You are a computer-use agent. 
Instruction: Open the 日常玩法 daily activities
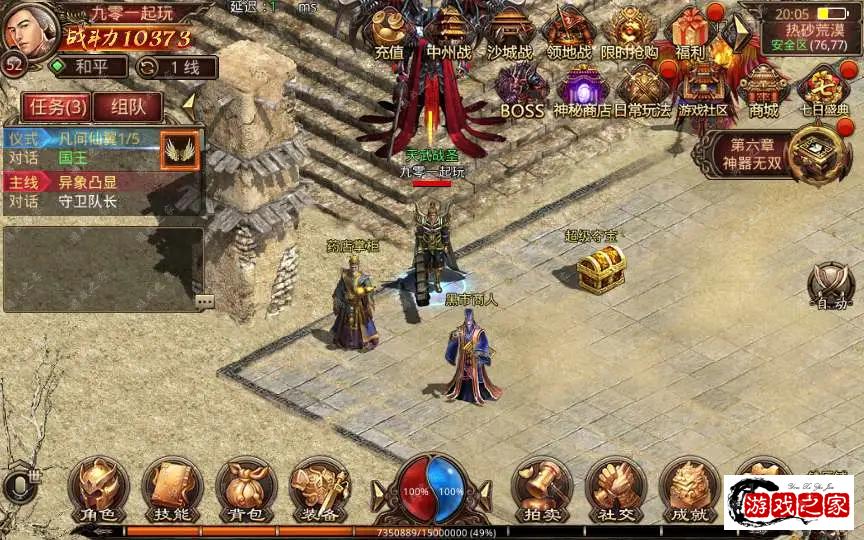tap(642, 90)
